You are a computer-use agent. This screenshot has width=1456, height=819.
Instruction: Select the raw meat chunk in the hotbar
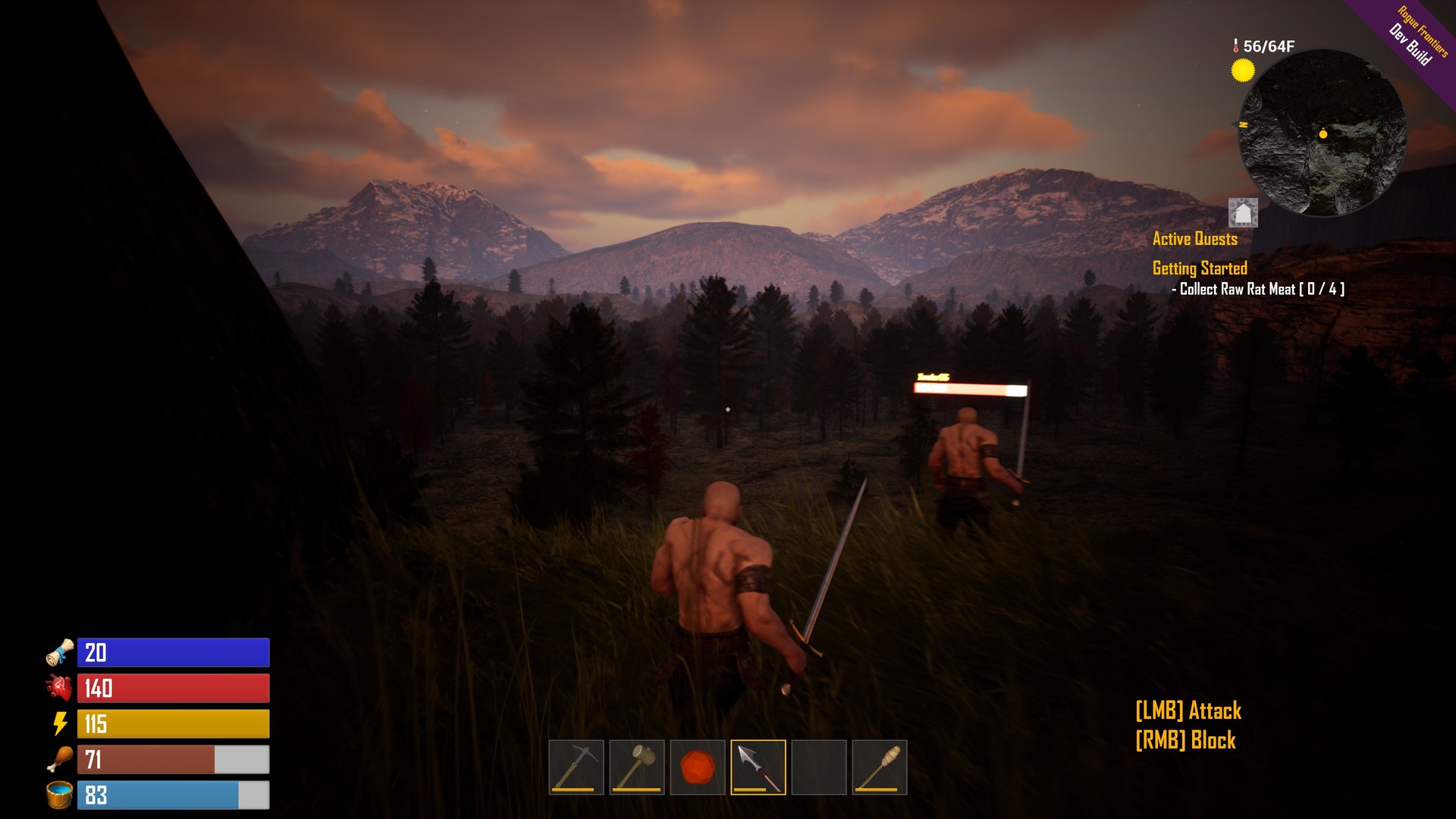[697, 767]
